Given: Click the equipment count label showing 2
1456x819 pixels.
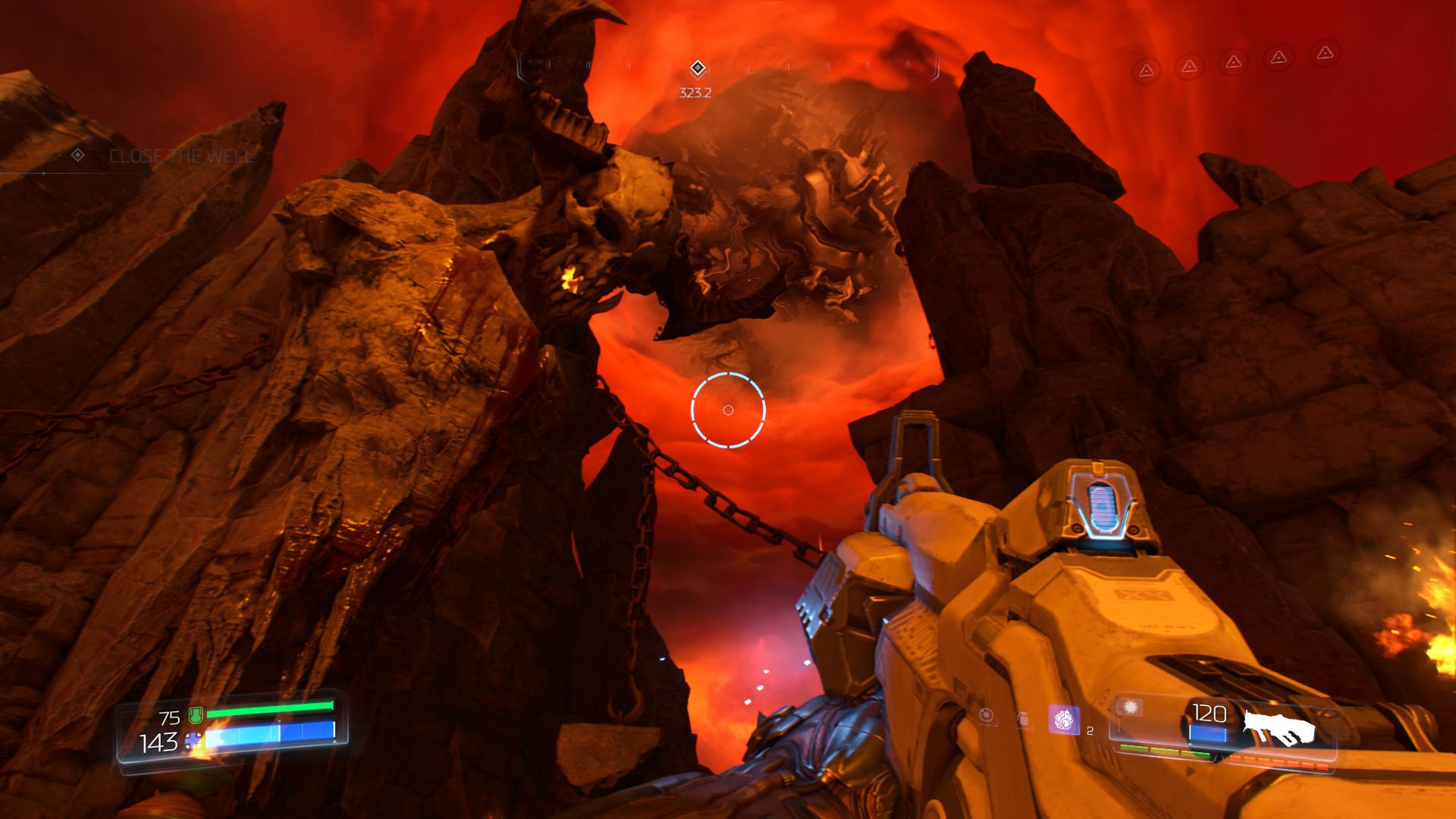Looking at the screenshot, I should click(1090, 730).
